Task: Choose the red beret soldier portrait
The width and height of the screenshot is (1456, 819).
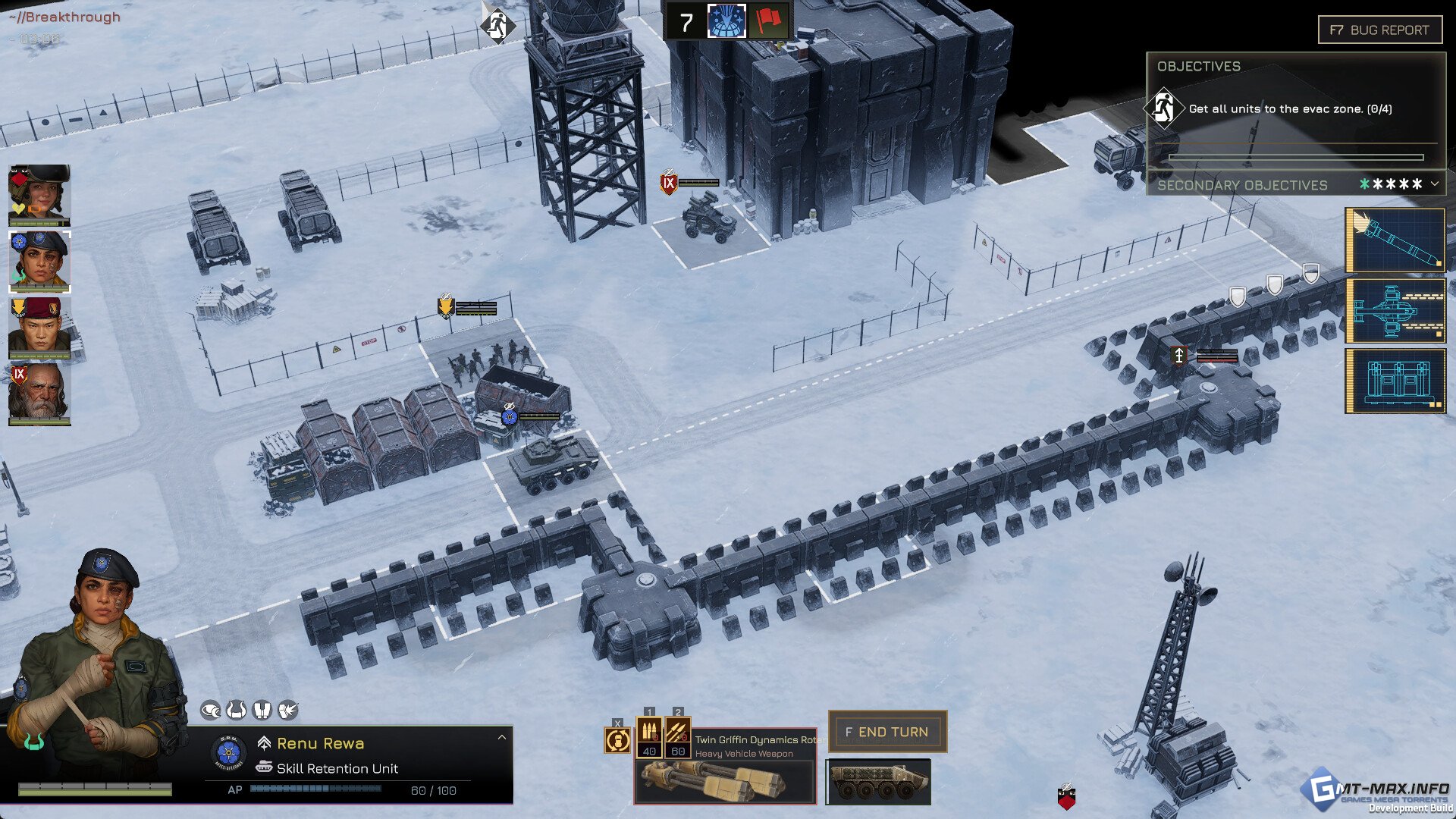Action: tap(39, 328)
